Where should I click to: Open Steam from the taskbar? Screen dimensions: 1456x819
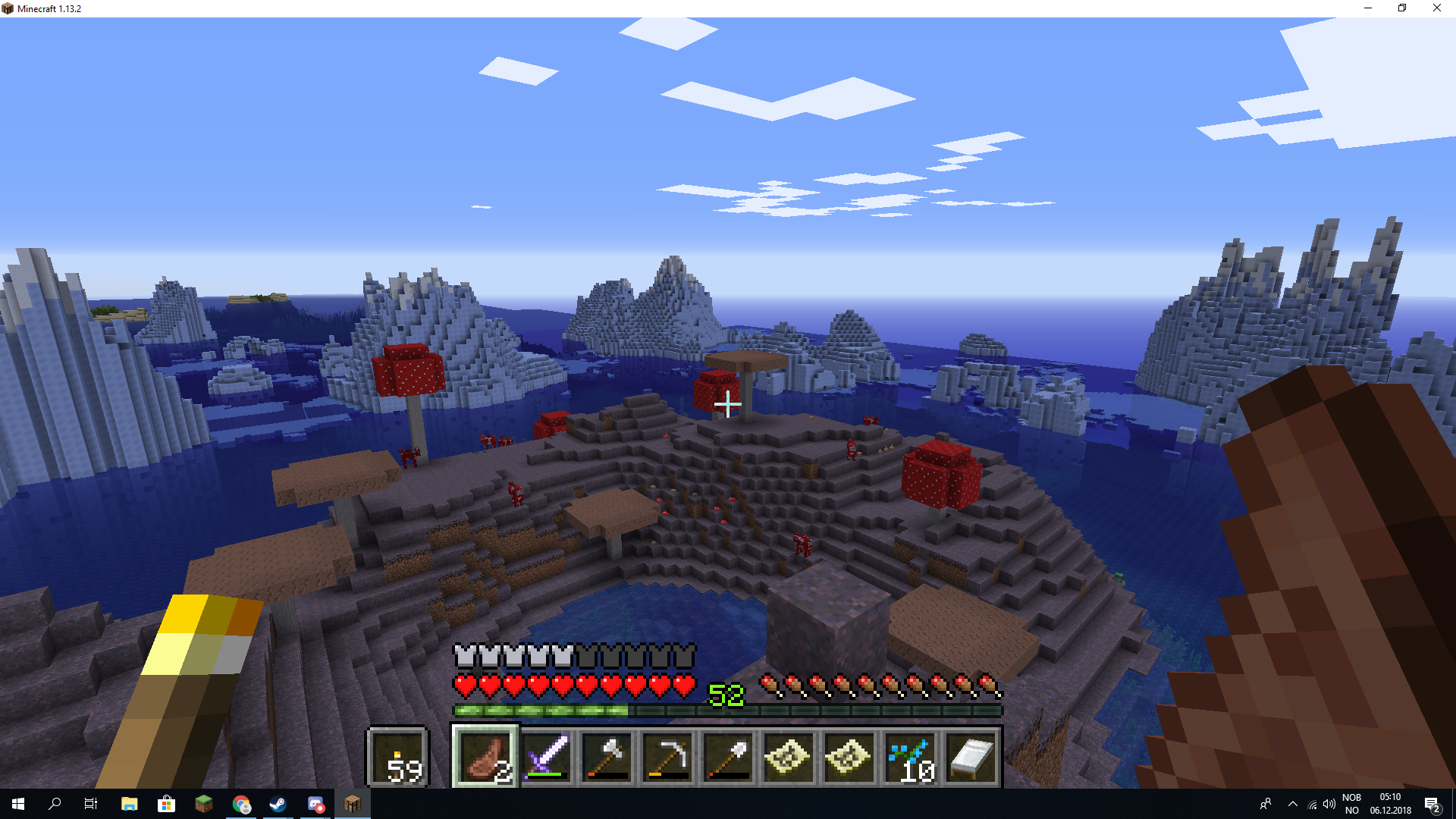click(278, 804)
